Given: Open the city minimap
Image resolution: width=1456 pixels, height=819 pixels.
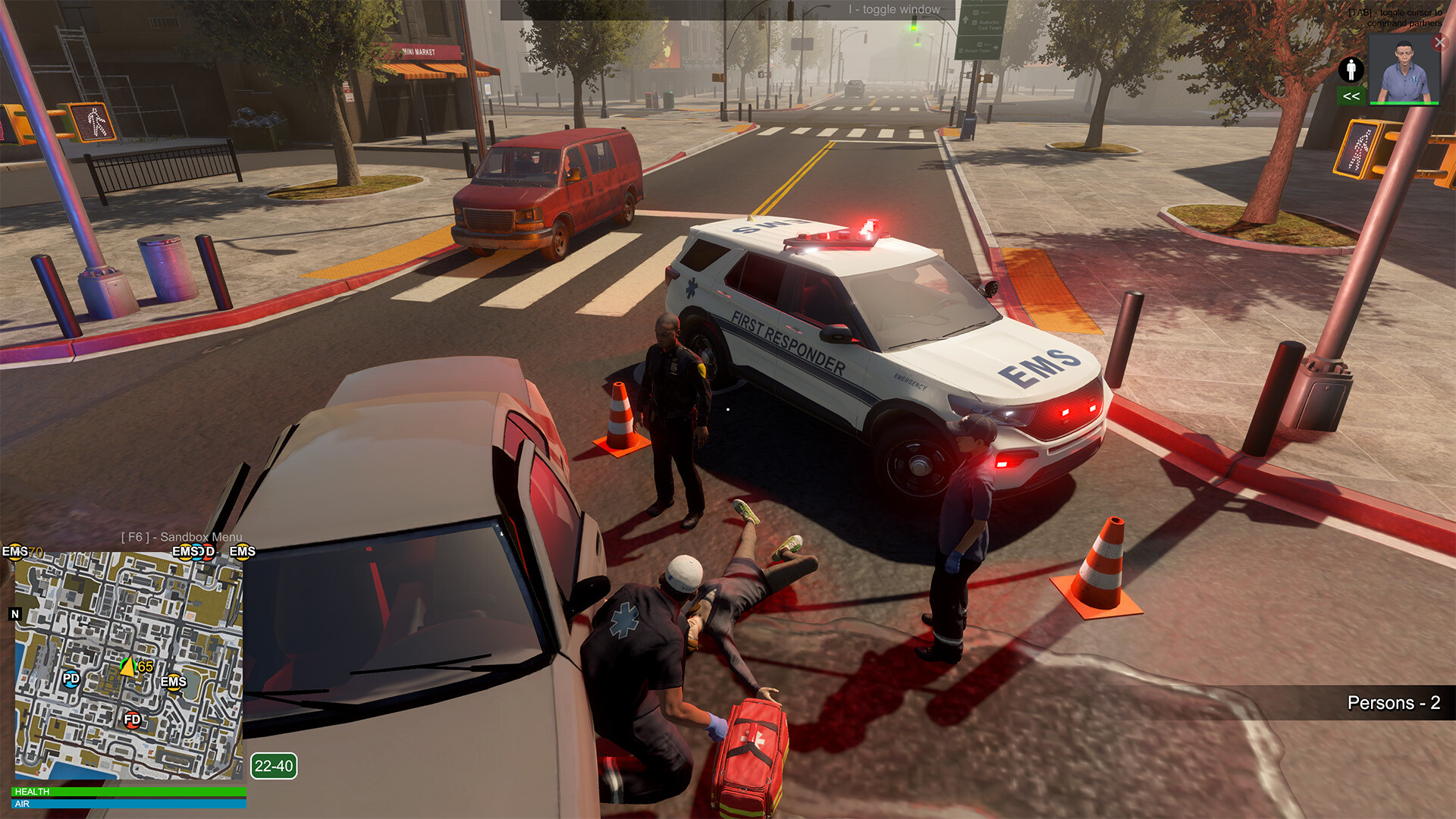Looking at the screenshot, I should [129, 665].
